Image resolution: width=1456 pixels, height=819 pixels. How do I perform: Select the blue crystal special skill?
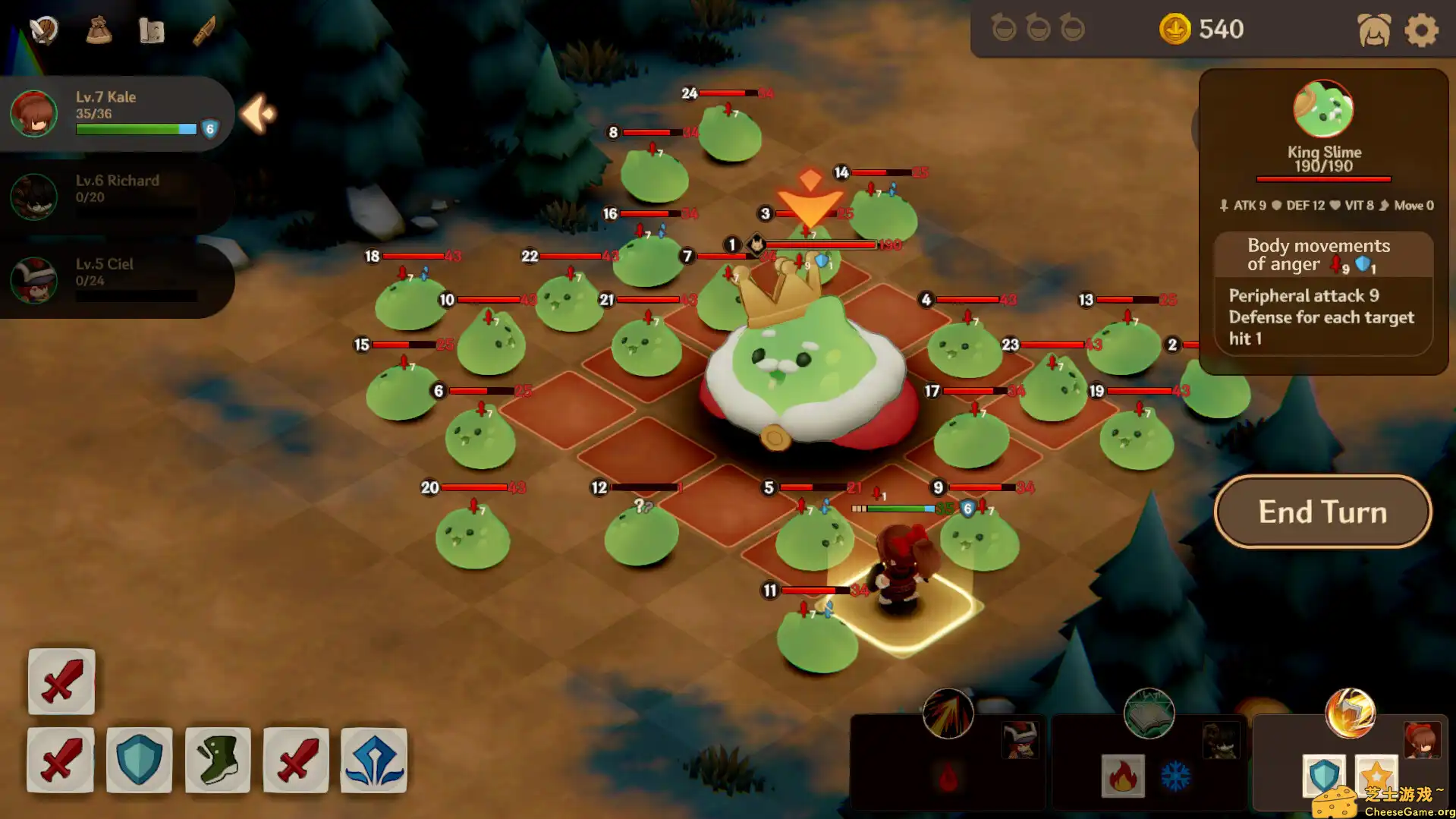373,760
